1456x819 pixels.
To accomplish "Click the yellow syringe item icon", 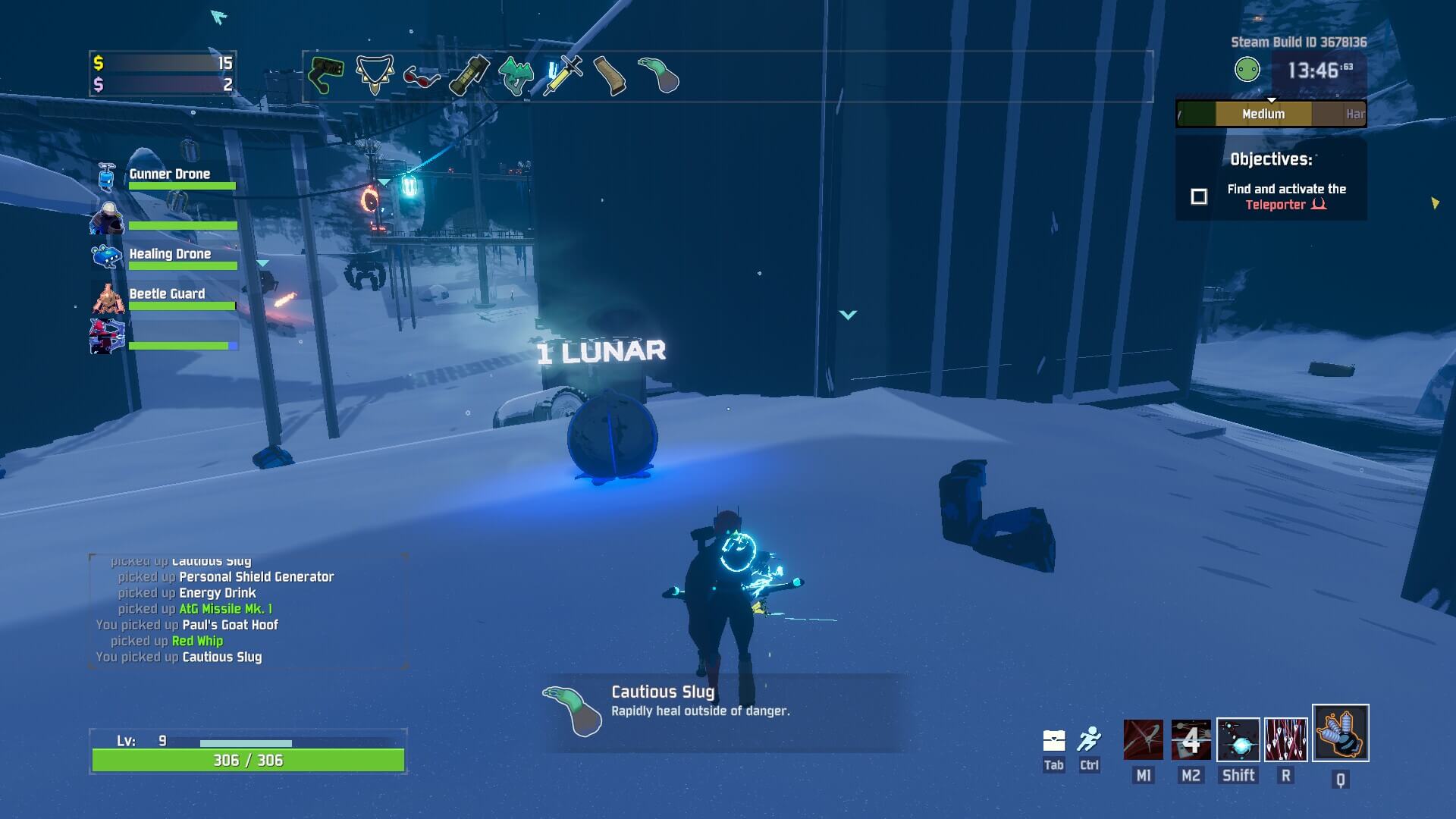I will tap(563, 75).
